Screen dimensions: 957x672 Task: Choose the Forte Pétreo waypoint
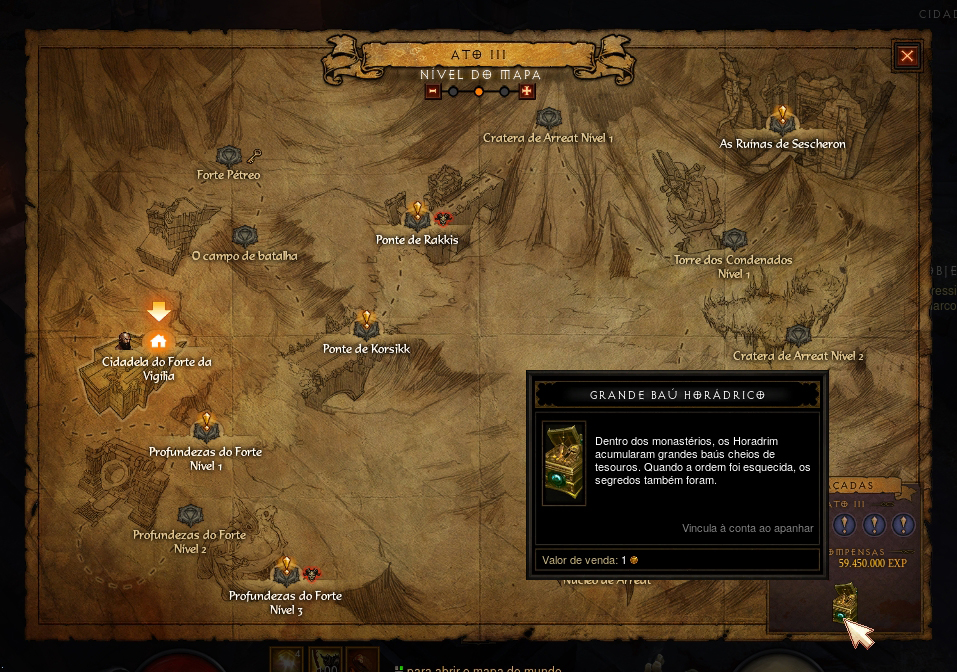click(231, 155)
